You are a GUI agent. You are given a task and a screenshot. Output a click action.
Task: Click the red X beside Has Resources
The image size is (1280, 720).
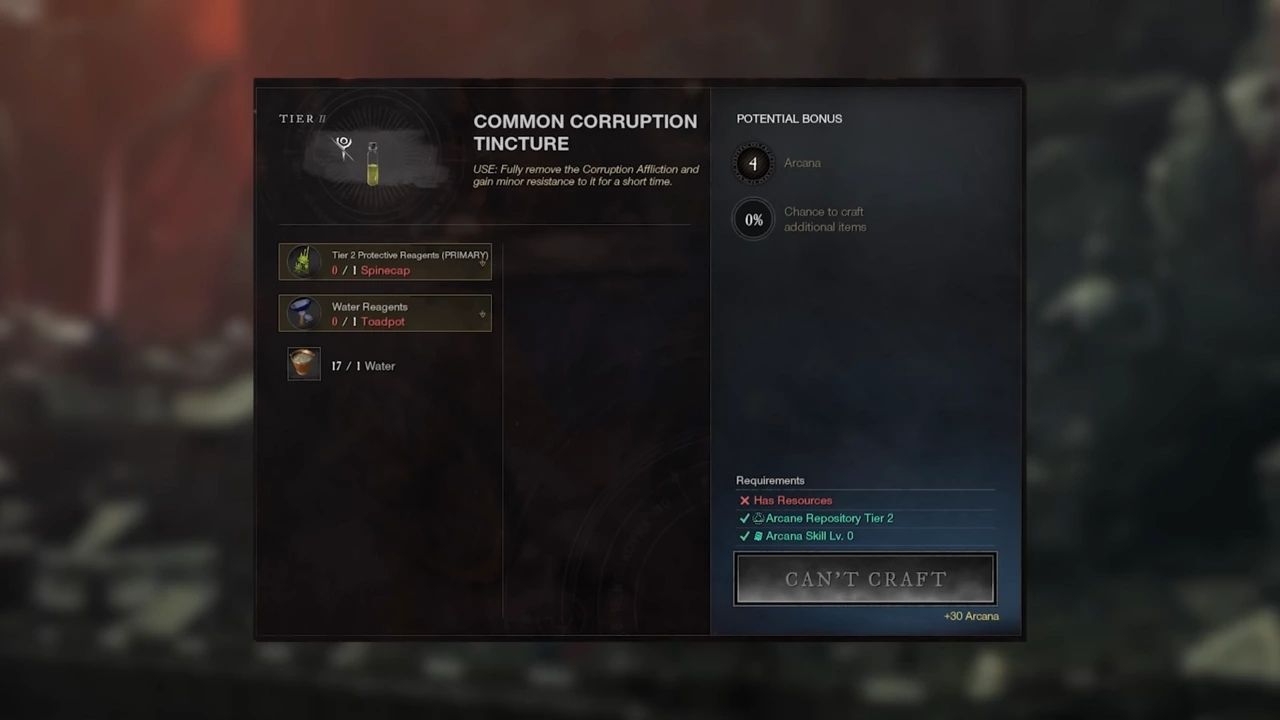(x=745, y=500)
